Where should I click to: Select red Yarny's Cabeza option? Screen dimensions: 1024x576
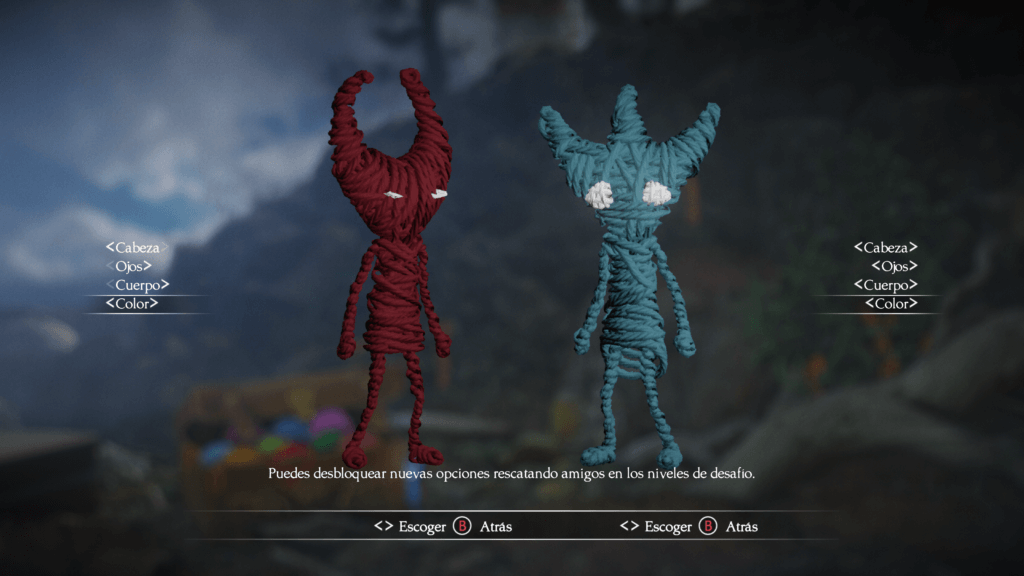pyautogui.click(x=137, y=247)
